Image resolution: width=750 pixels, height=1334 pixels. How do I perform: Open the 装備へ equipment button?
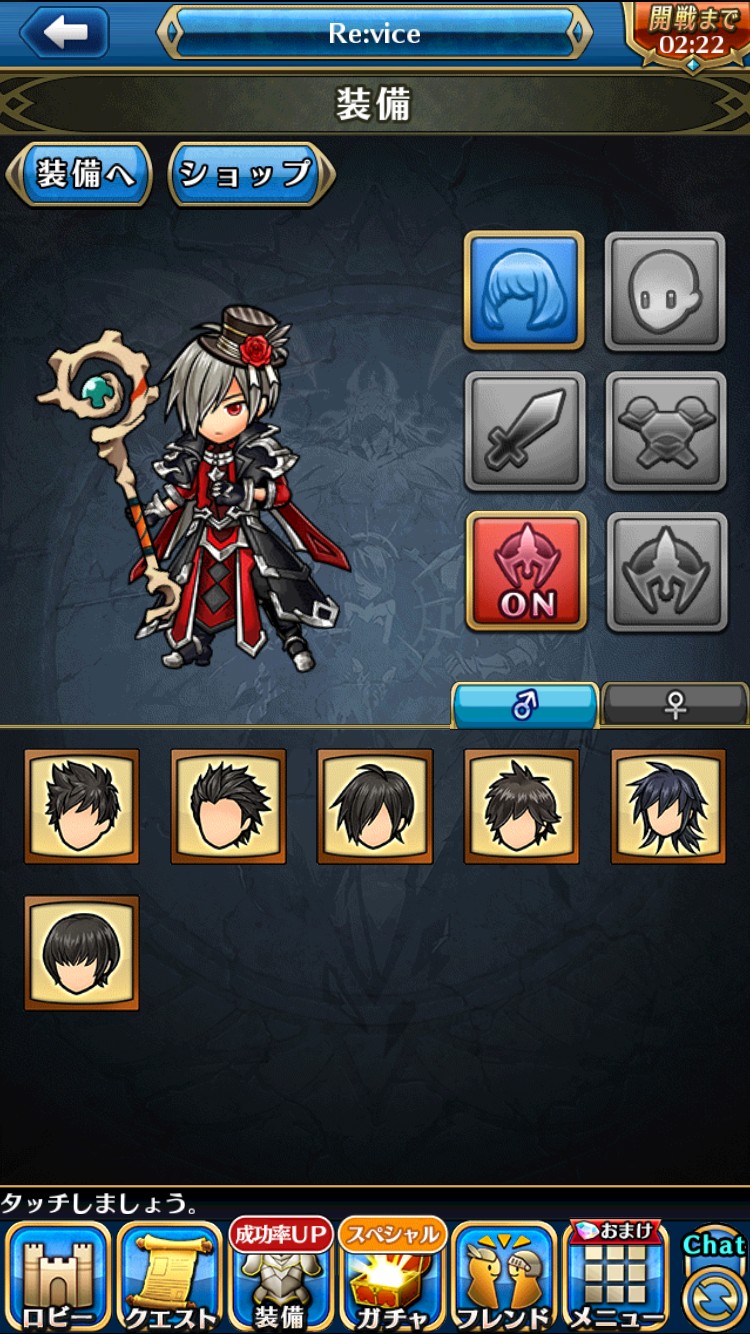click(x=80, y=174)
